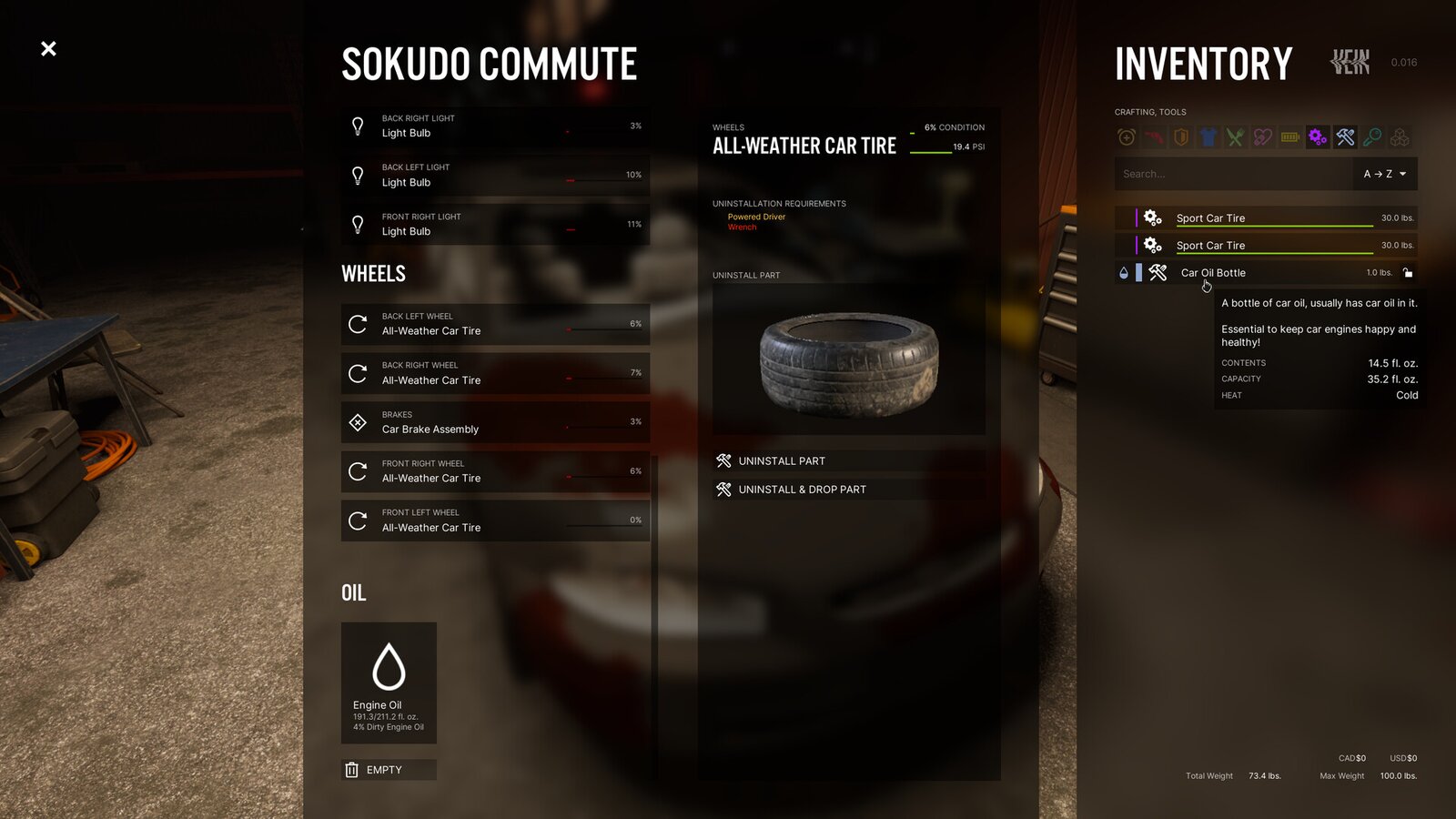Click Uninstall Part
1456x819 pixels.
(x=848, y=461)
